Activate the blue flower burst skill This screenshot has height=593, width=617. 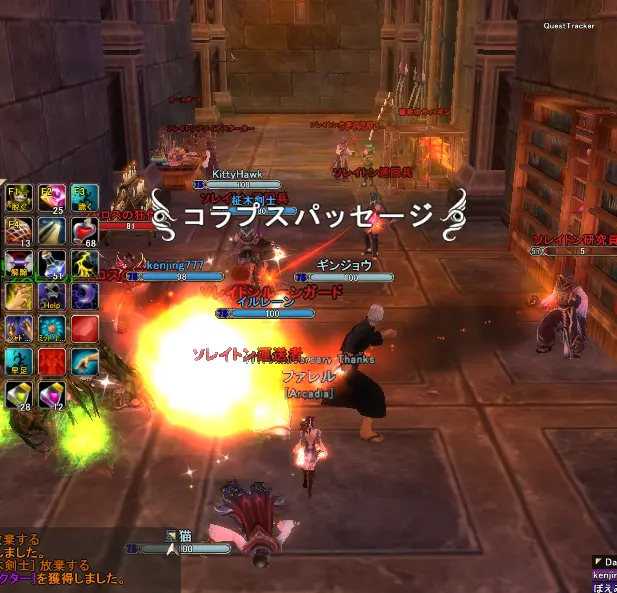click(53, 328)
